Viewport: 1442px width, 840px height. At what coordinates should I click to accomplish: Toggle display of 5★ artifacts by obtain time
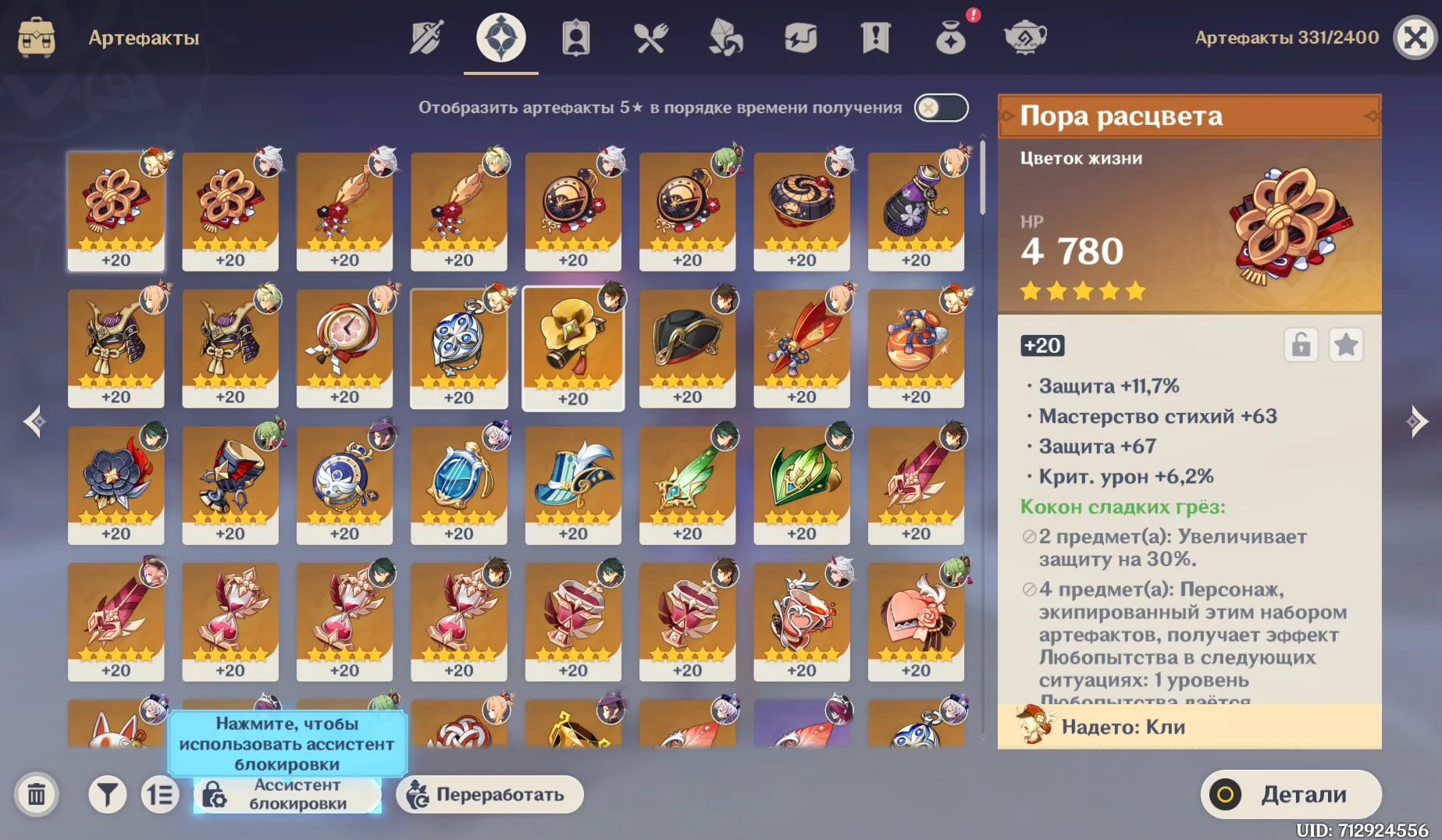[x=941, y=108]
